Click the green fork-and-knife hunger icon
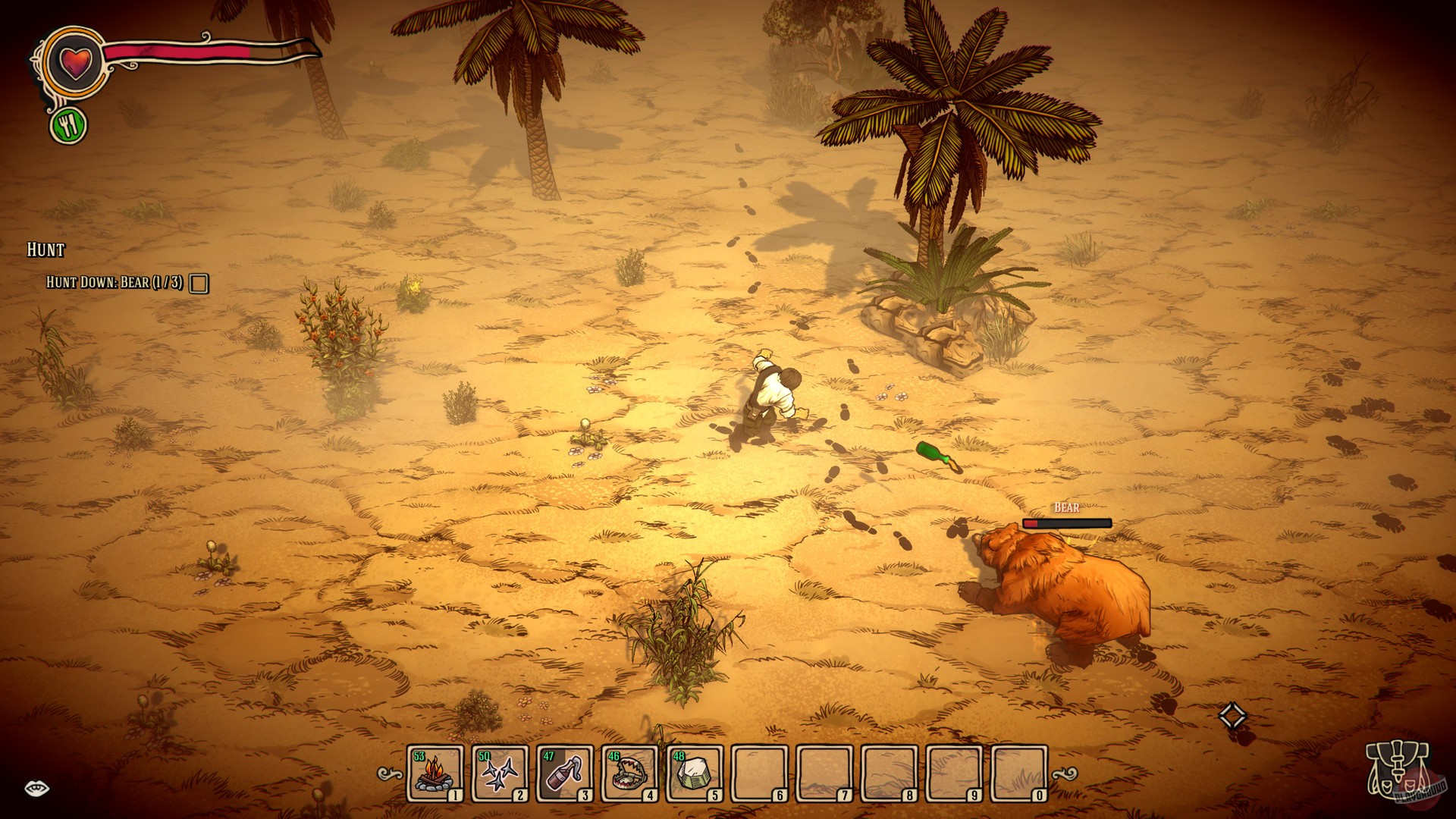This screenshot has width=1456, height=819. pos(69,126)
